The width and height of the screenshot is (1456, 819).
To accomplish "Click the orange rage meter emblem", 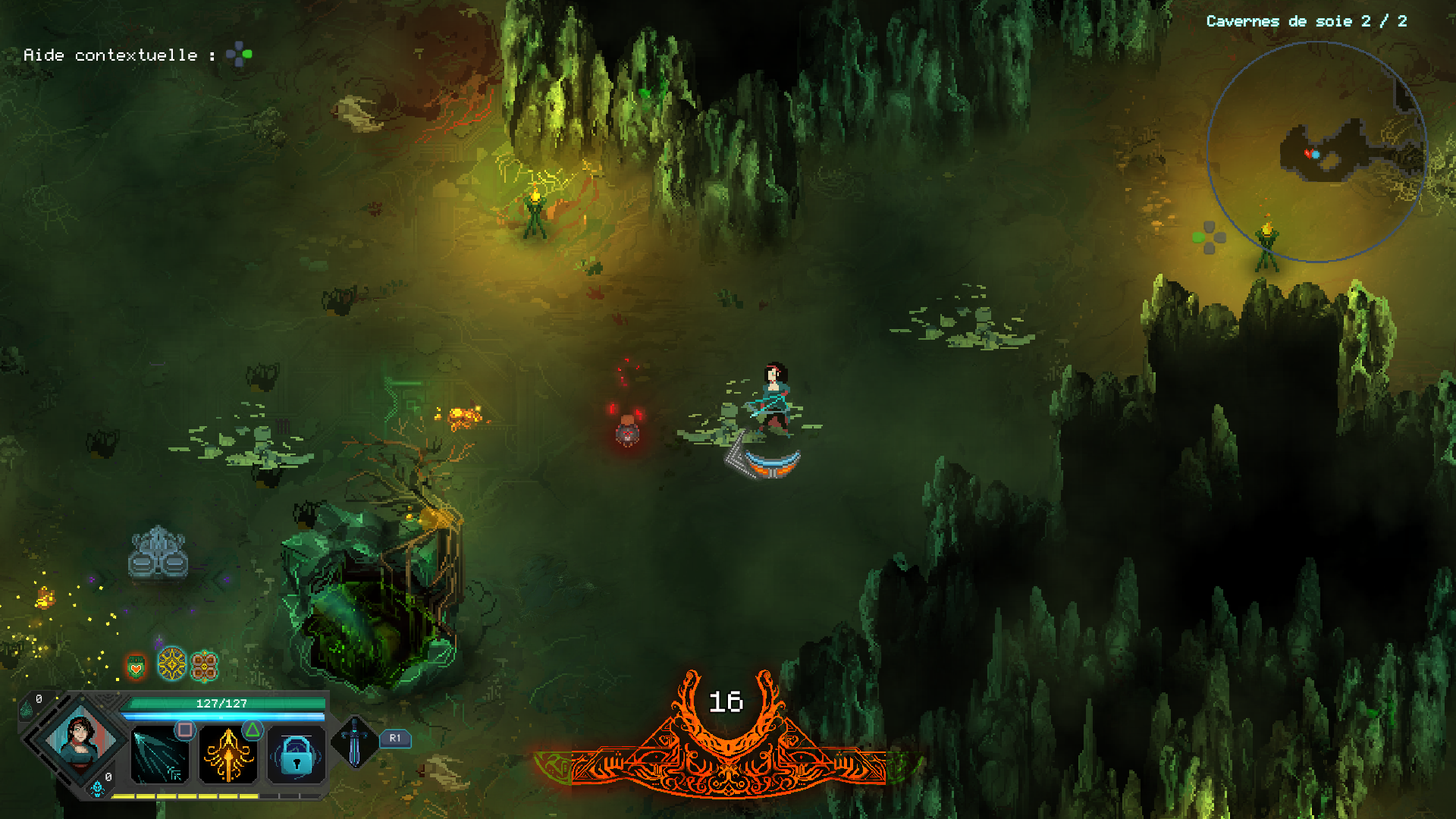I will click(x=726, y=739).
